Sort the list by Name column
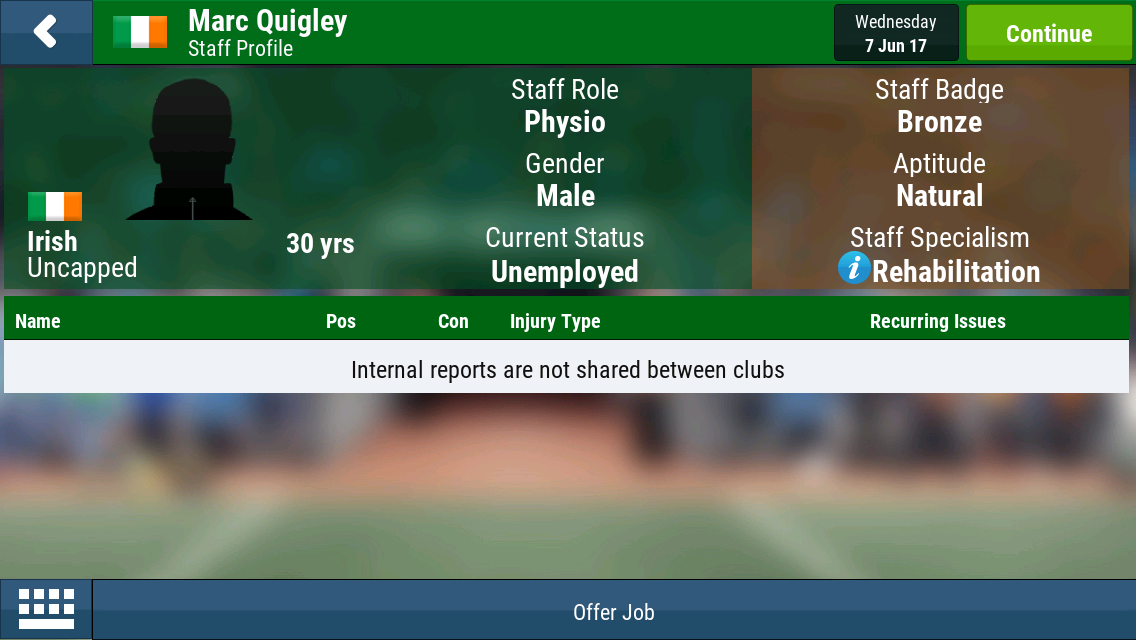The width and height of the screenshot is (1136, 640). [38, 321]
